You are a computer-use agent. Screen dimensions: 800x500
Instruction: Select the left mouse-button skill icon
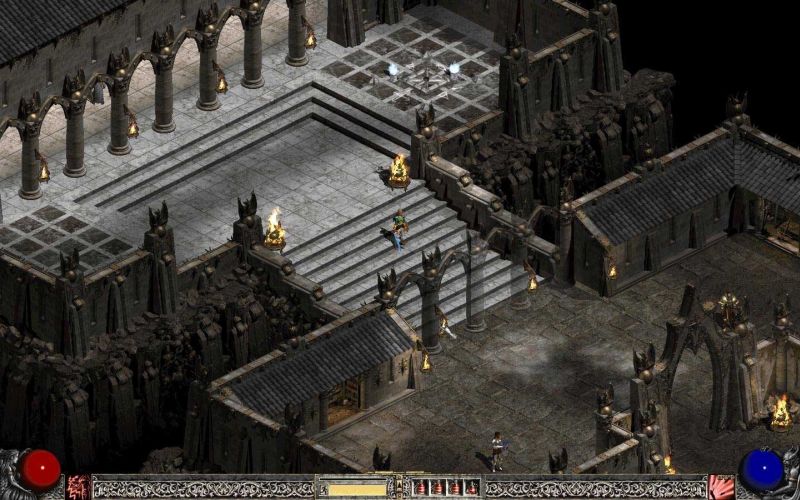click(78, 487)
